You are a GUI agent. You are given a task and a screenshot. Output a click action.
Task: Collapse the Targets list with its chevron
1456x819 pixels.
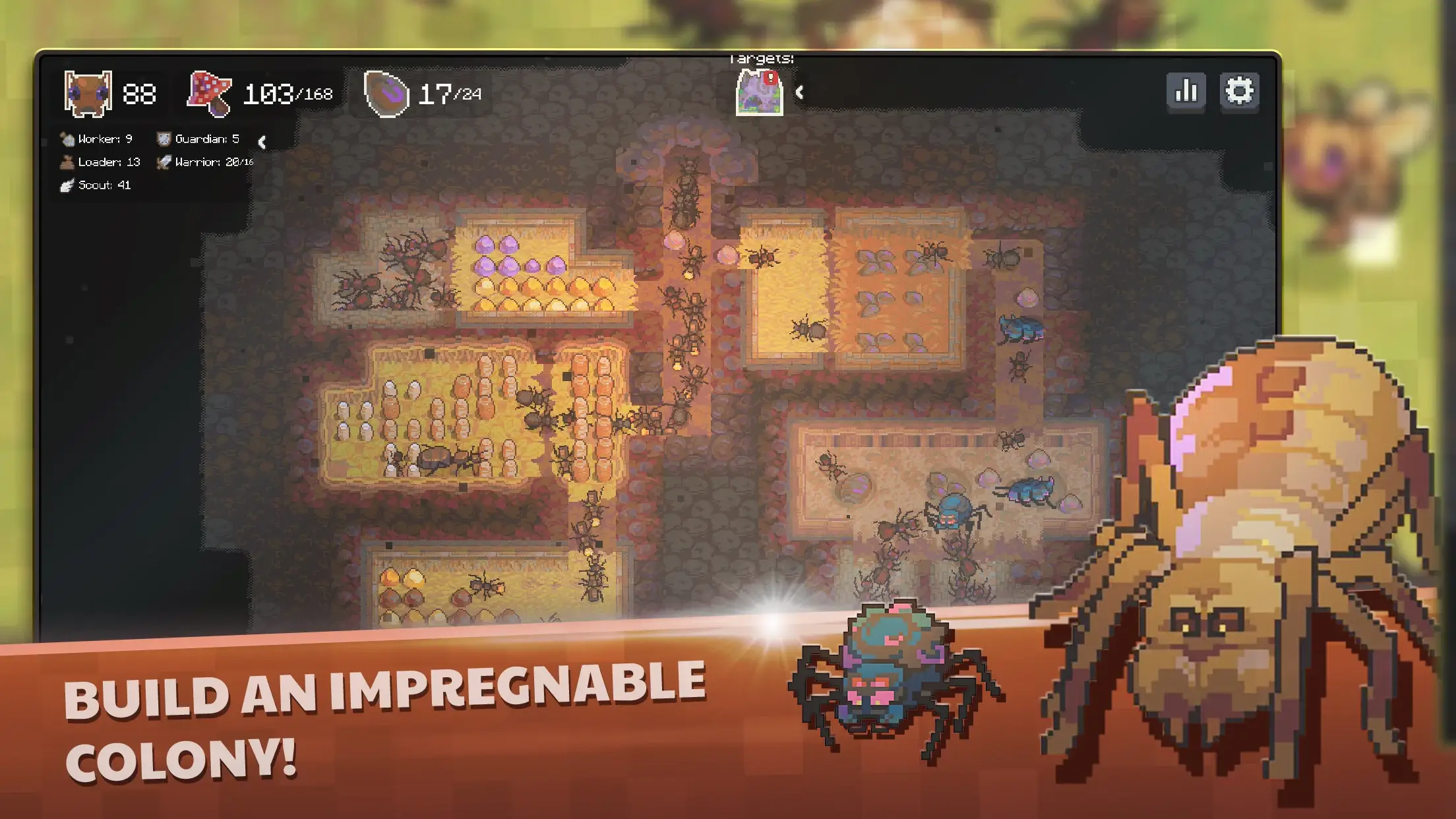coord(801,92)
